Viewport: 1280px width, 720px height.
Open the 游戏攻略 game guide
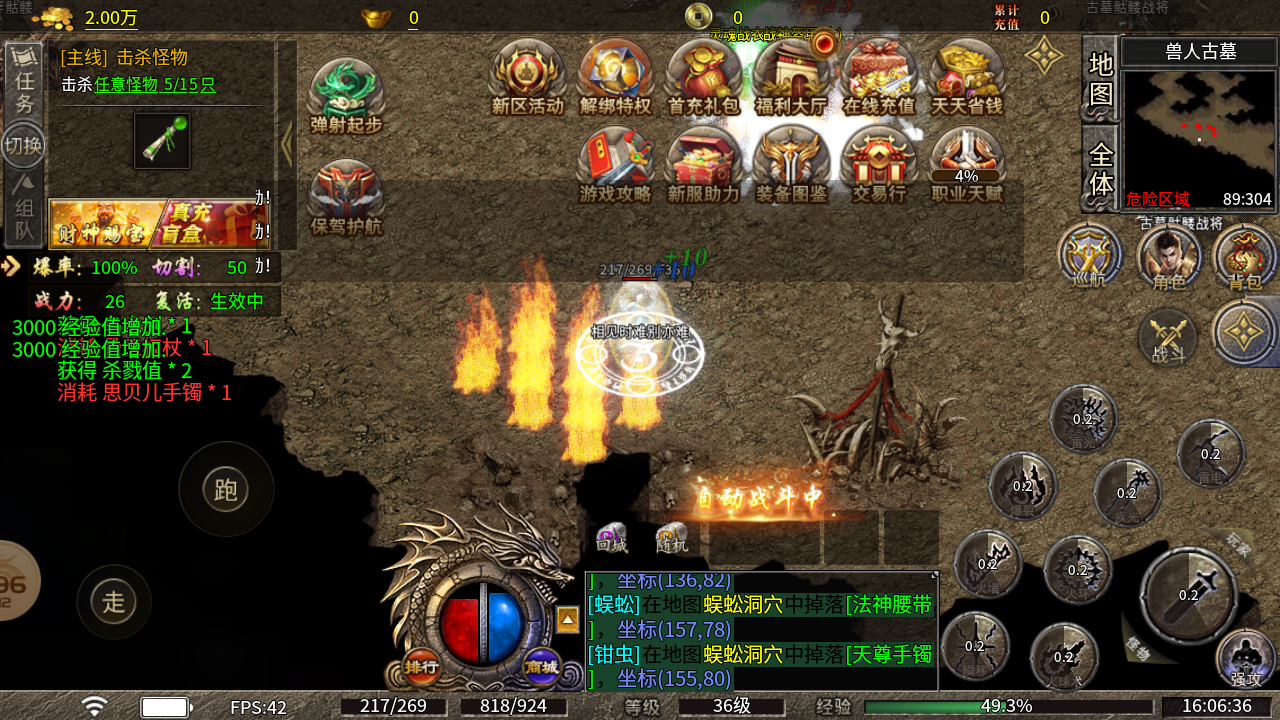point(615,166)
